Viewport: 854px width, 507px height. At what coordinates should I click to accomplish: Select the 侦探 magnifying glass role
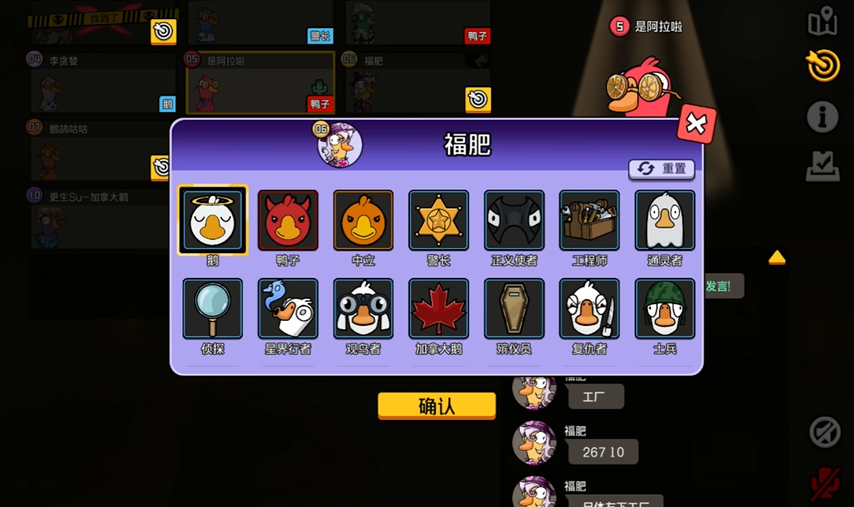[x=212, y=309]
